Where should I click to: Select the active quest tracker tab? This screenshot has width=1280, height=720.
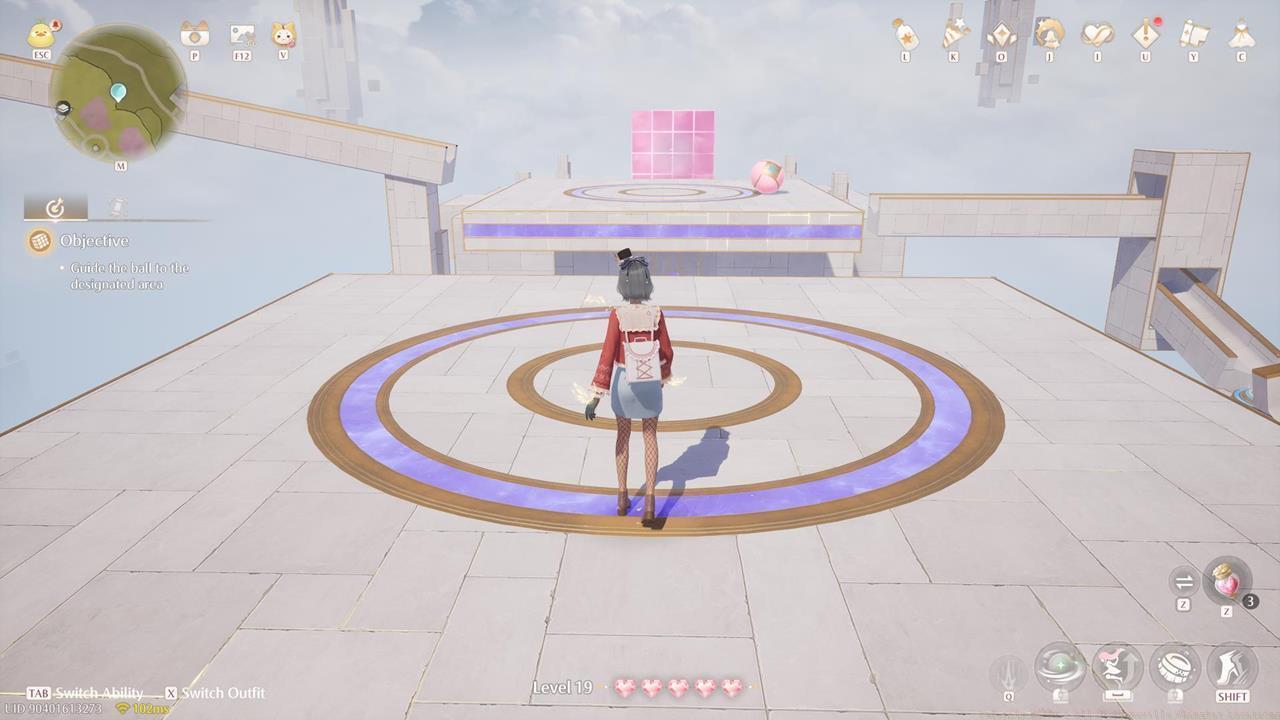[55, 207]
